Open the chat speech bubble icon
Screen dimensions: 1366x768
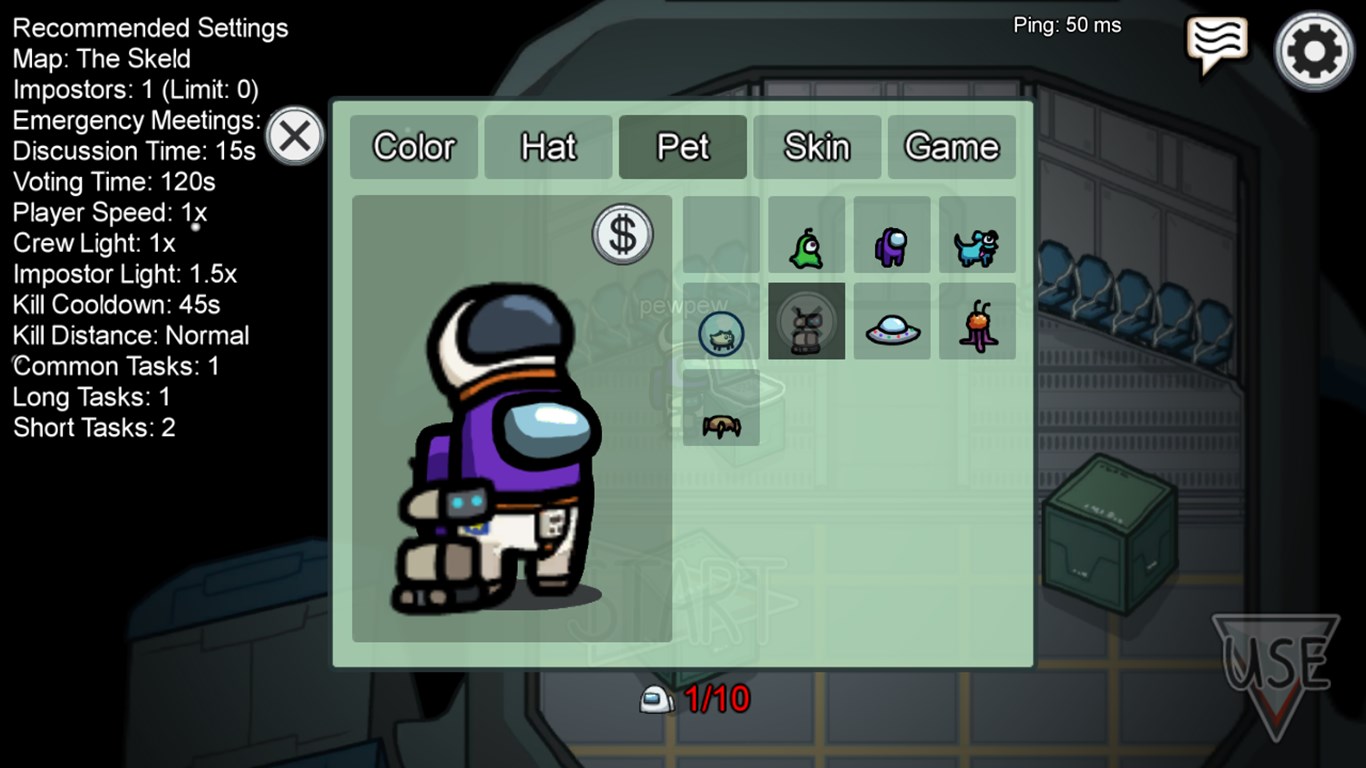[1216, 42]
